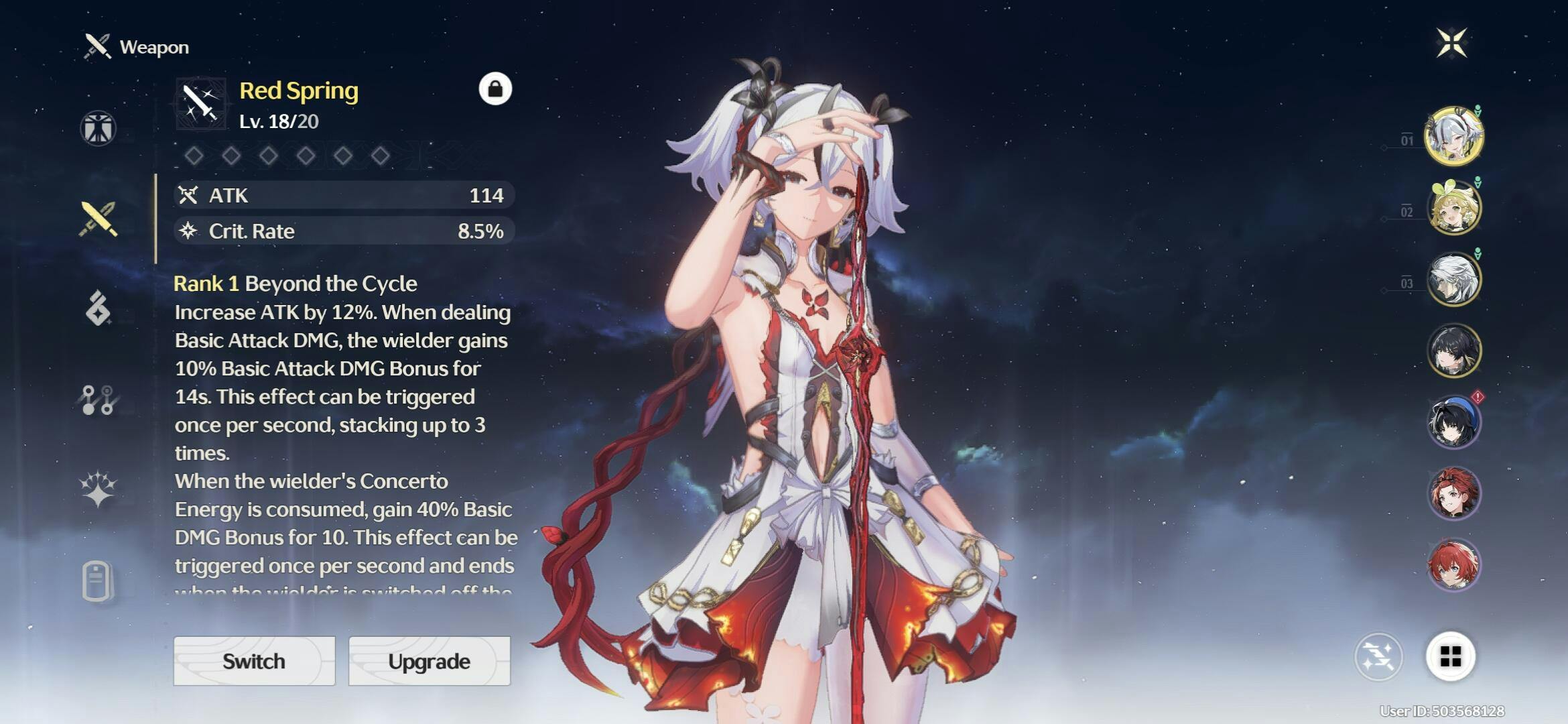
Task: Click the round sparkle-arrows button
Action: click(x=1378, y=656)
